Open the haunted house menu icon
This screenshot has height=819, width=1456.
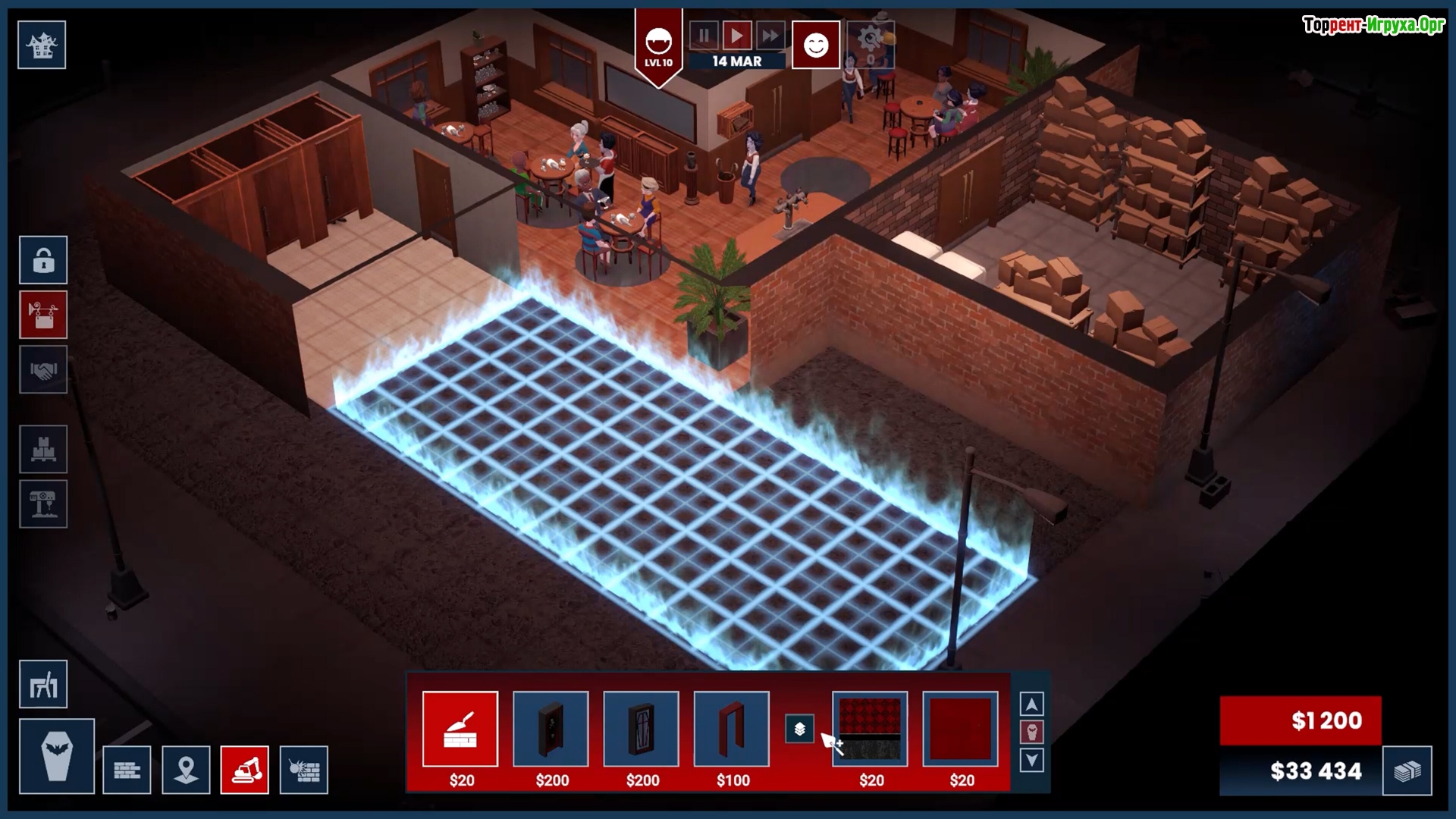tap(42, 45)
